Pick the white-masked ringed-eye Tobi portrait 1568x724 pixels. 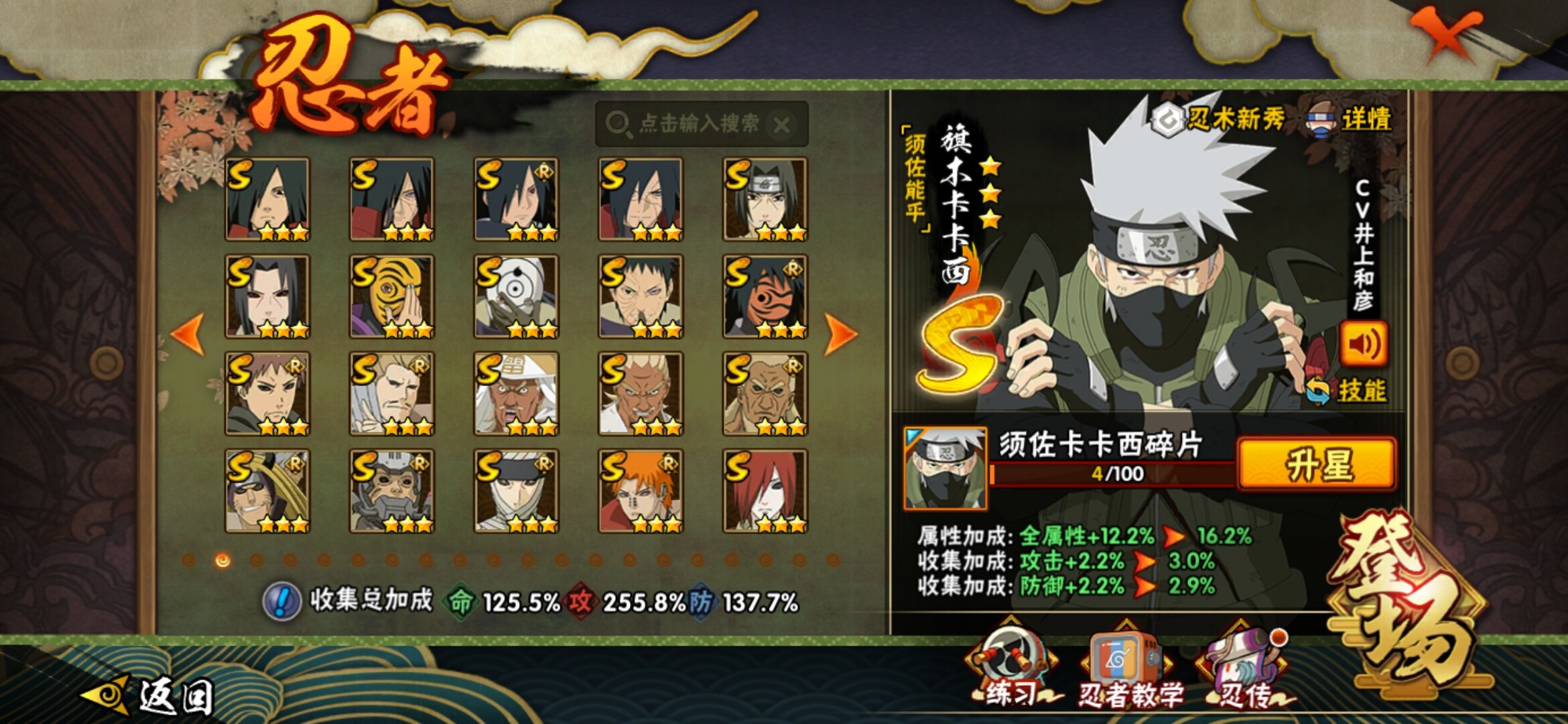point(516,296)
